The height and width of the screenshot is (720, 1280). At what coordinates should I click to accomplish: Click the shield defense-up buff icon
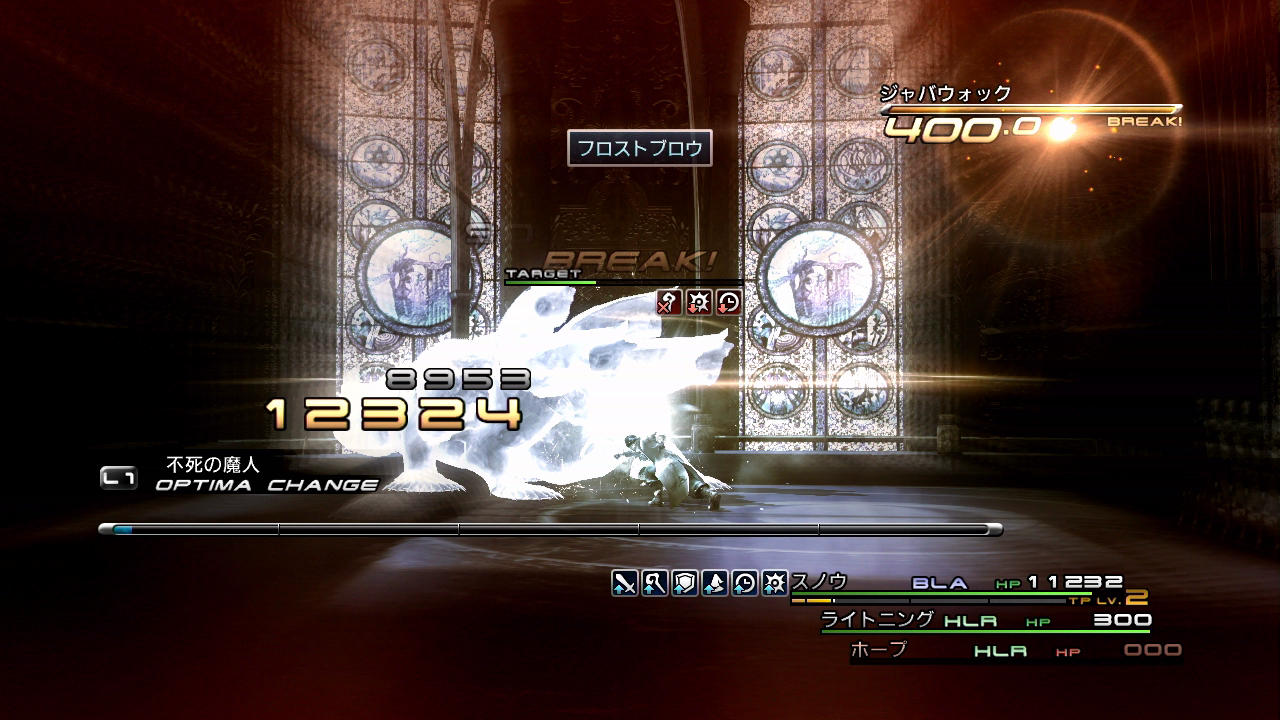685,582
